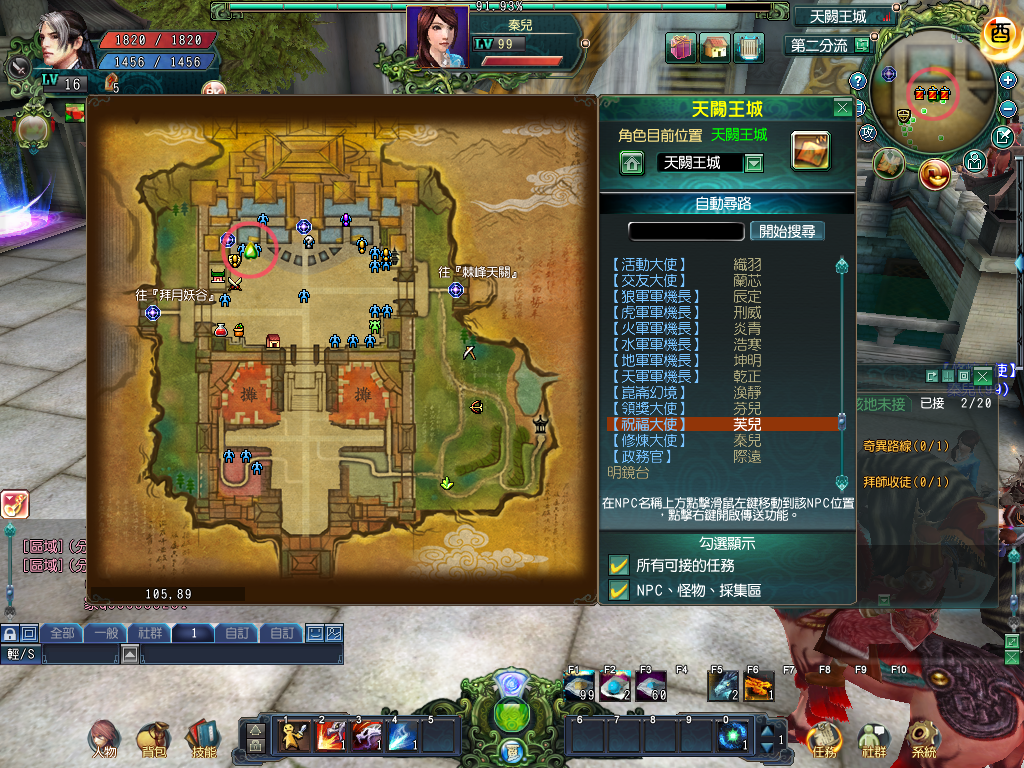Toggle the NPC、怪物、採集區 checkbox
This screenshot has height=768, width=1024.
619,590
